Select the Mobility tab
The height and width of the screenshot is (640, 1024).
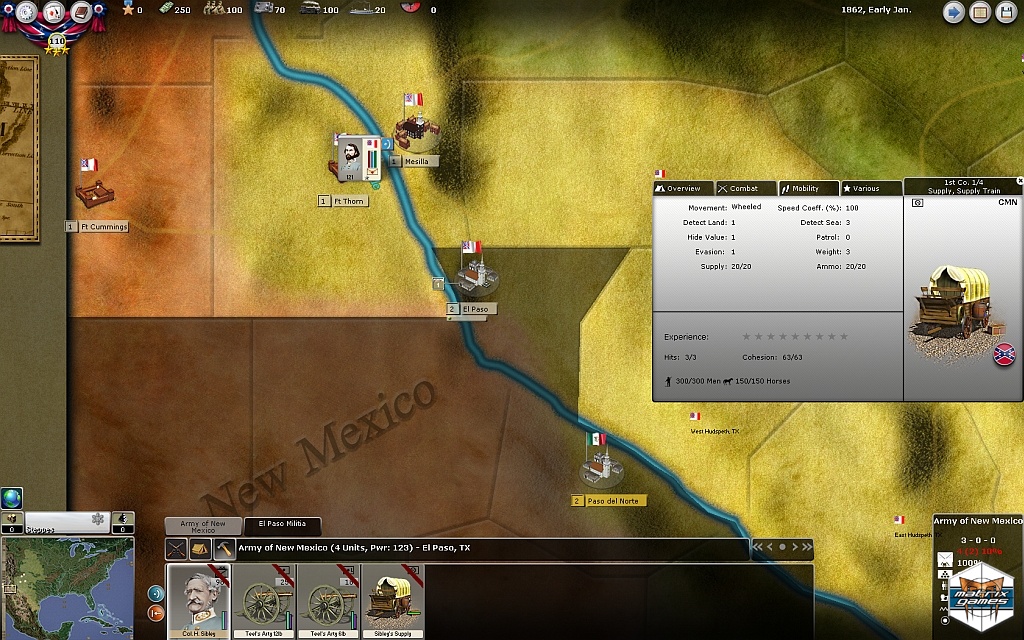808,188
